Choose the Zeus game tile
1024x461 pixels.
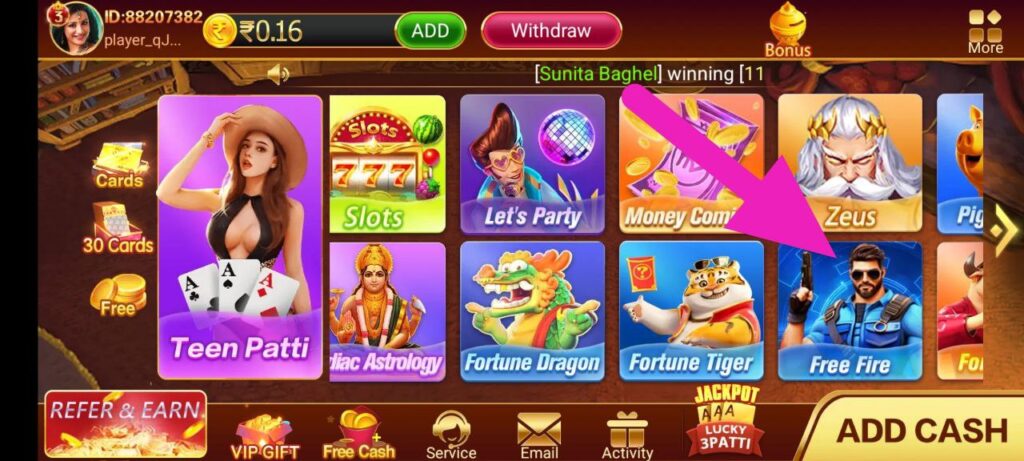pyautogui.click(x=850, y=164)
